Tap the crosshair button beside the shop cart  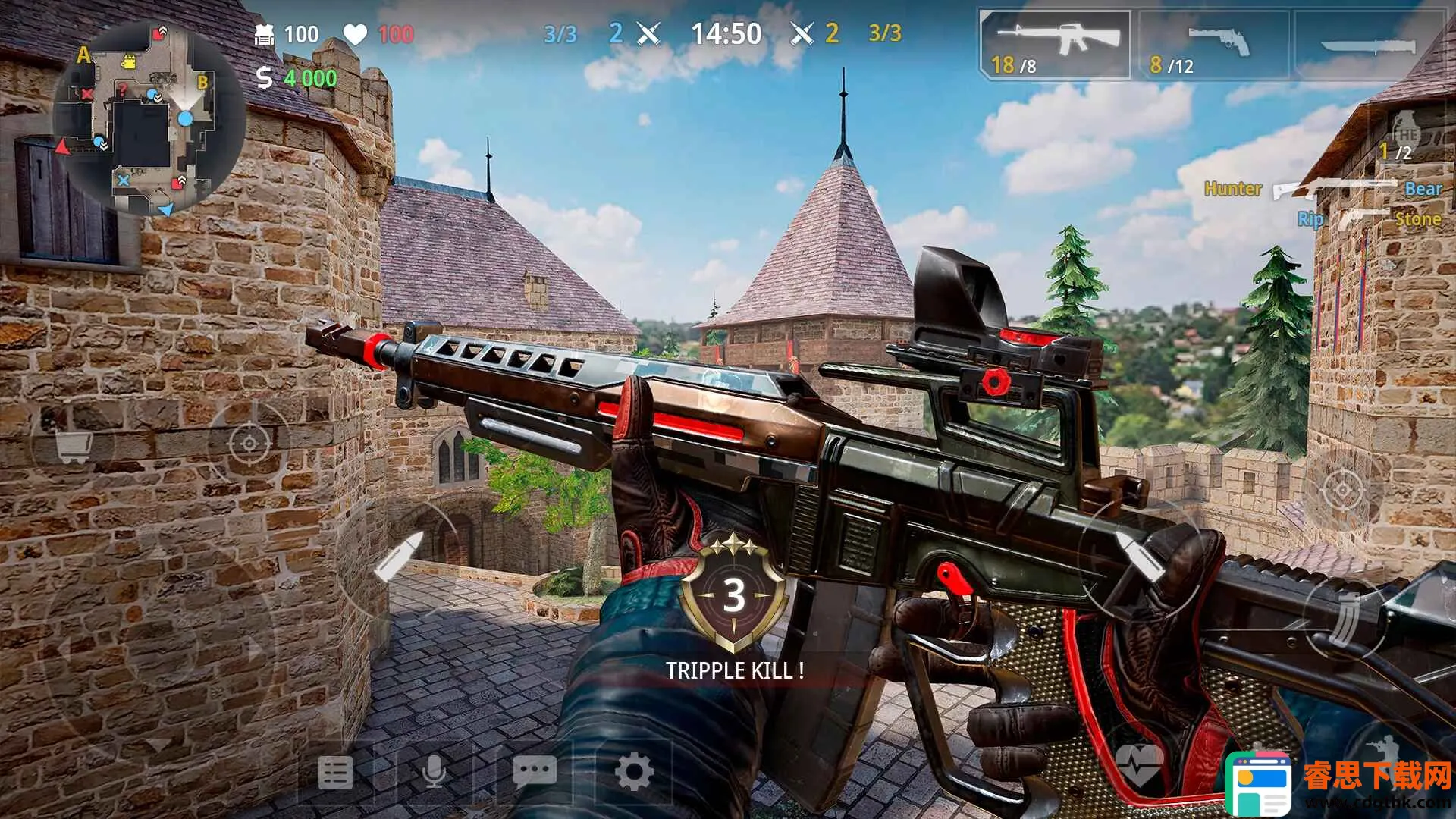249,442
